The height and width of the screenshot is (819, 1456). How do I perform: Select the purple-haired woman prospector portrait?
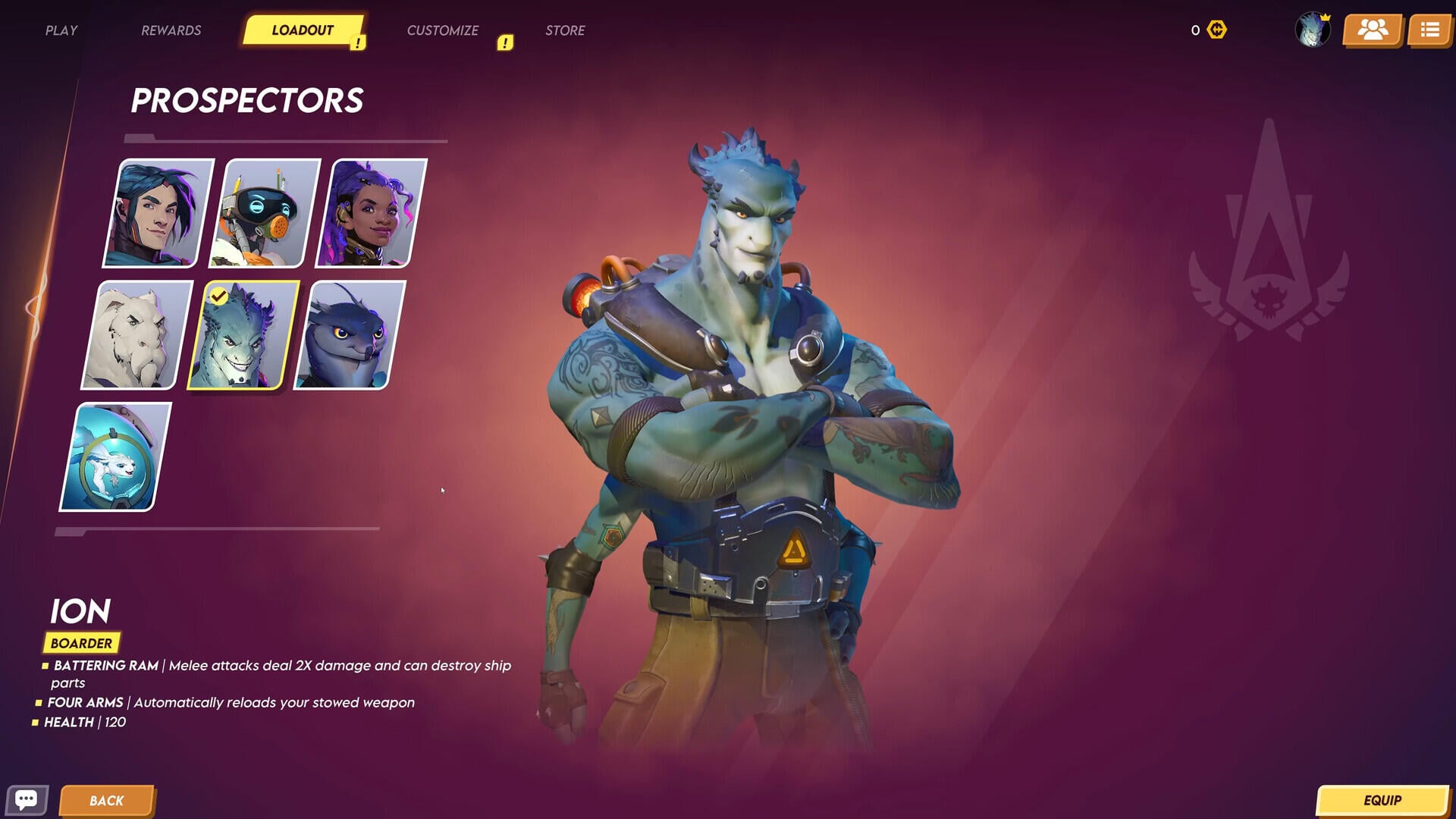coord(372,213)
